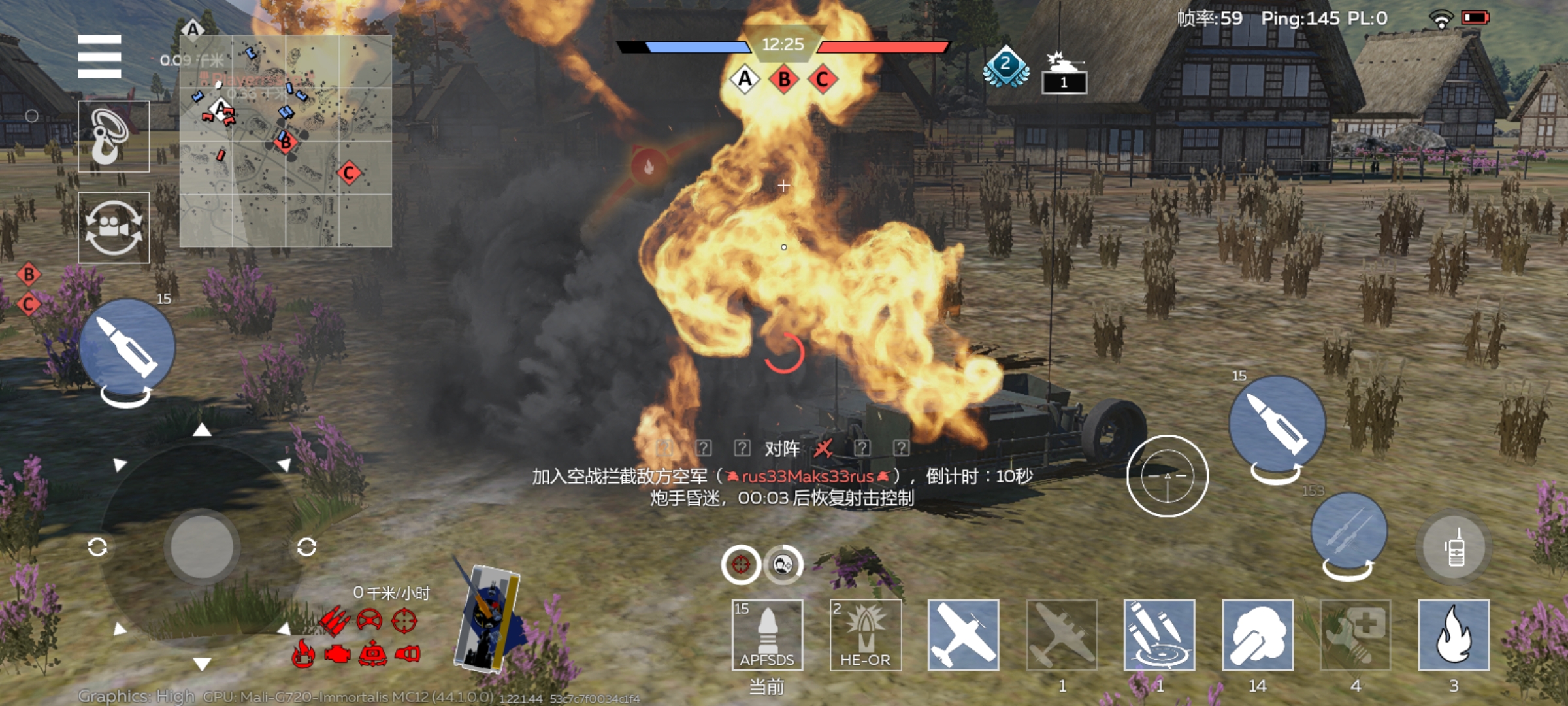
Task: Fire the machine gun button
Action: click(x=1348, y=531)
